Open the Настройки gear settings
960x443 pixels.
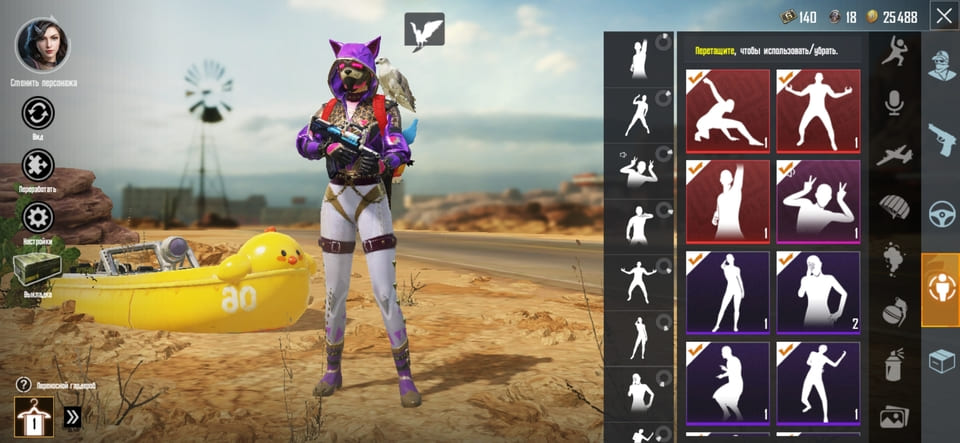pyautogui.click(x=38, y=218)
